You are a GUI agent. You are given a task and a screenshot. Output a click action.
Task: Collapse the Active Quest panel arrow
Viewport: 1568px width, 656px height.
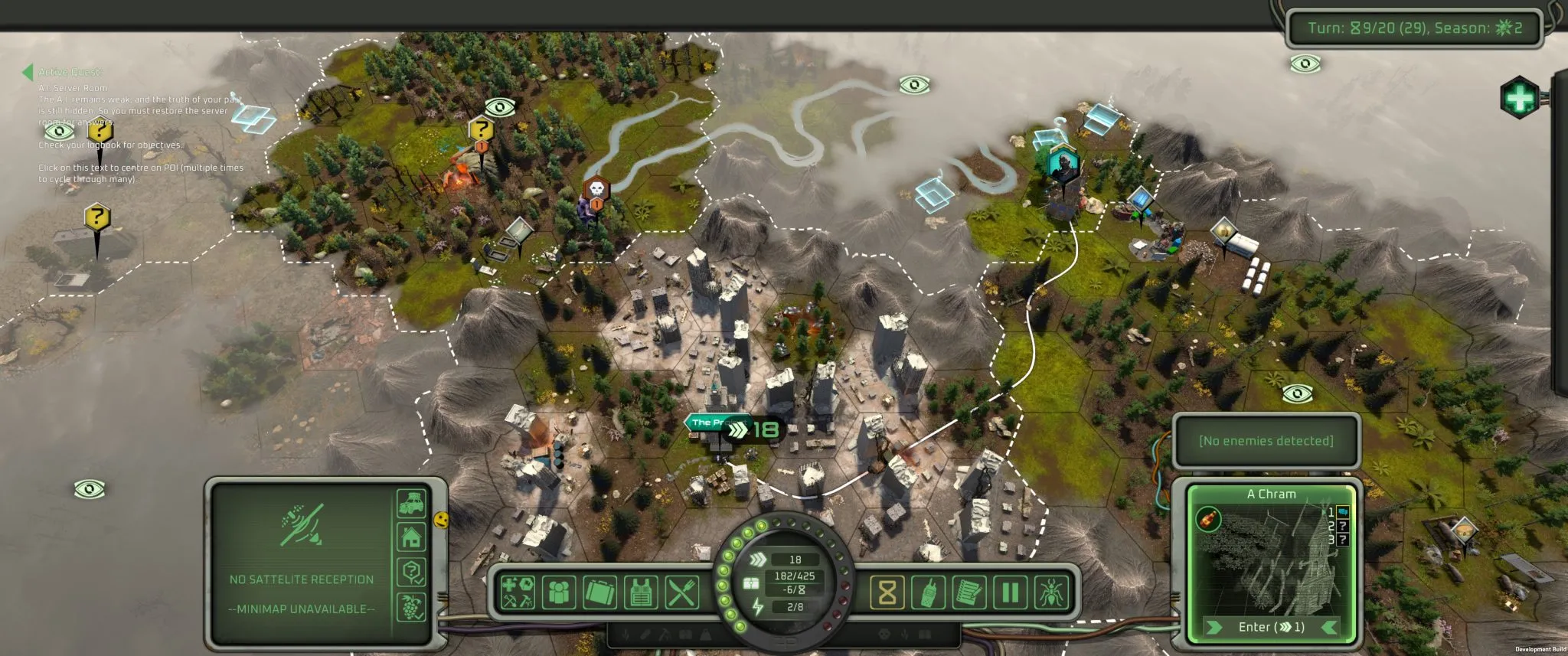(28, 72)
